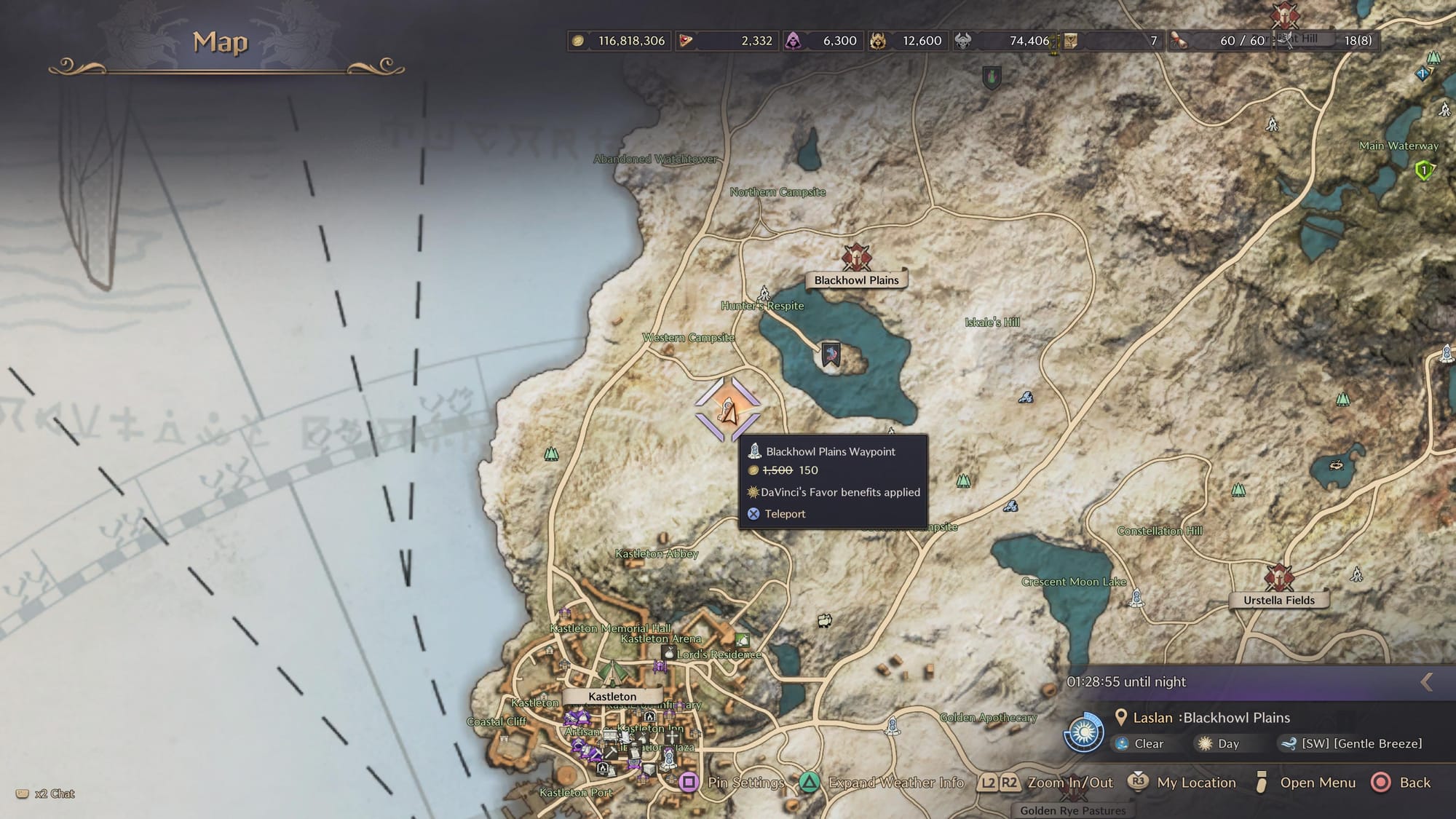The image size is (1456, 819).
Task: Collapse the weather panel with the arrow
Action: [1427, 681]
